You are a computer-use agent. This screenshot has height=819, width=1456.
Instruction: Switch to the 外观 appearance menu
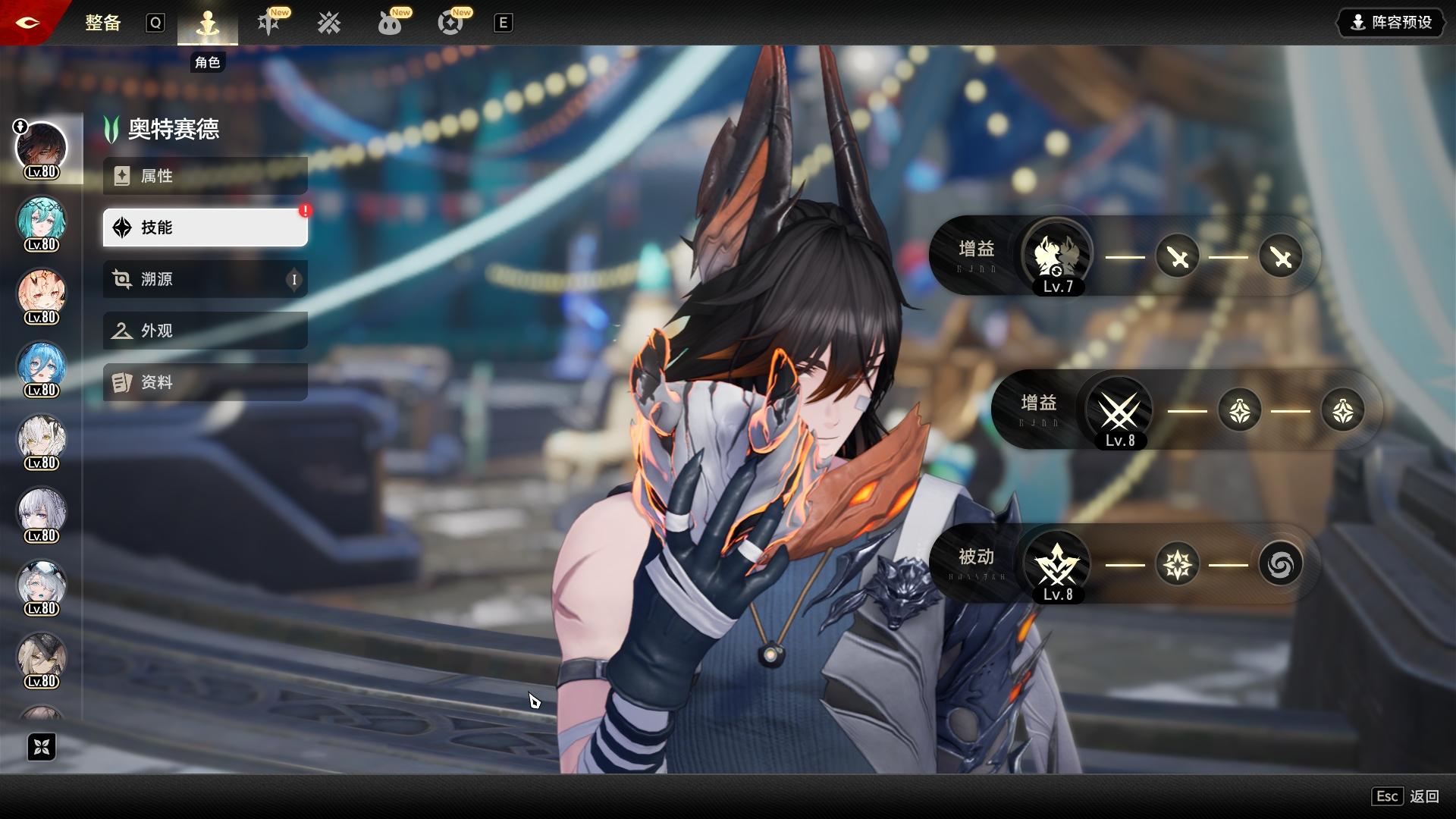205,331
